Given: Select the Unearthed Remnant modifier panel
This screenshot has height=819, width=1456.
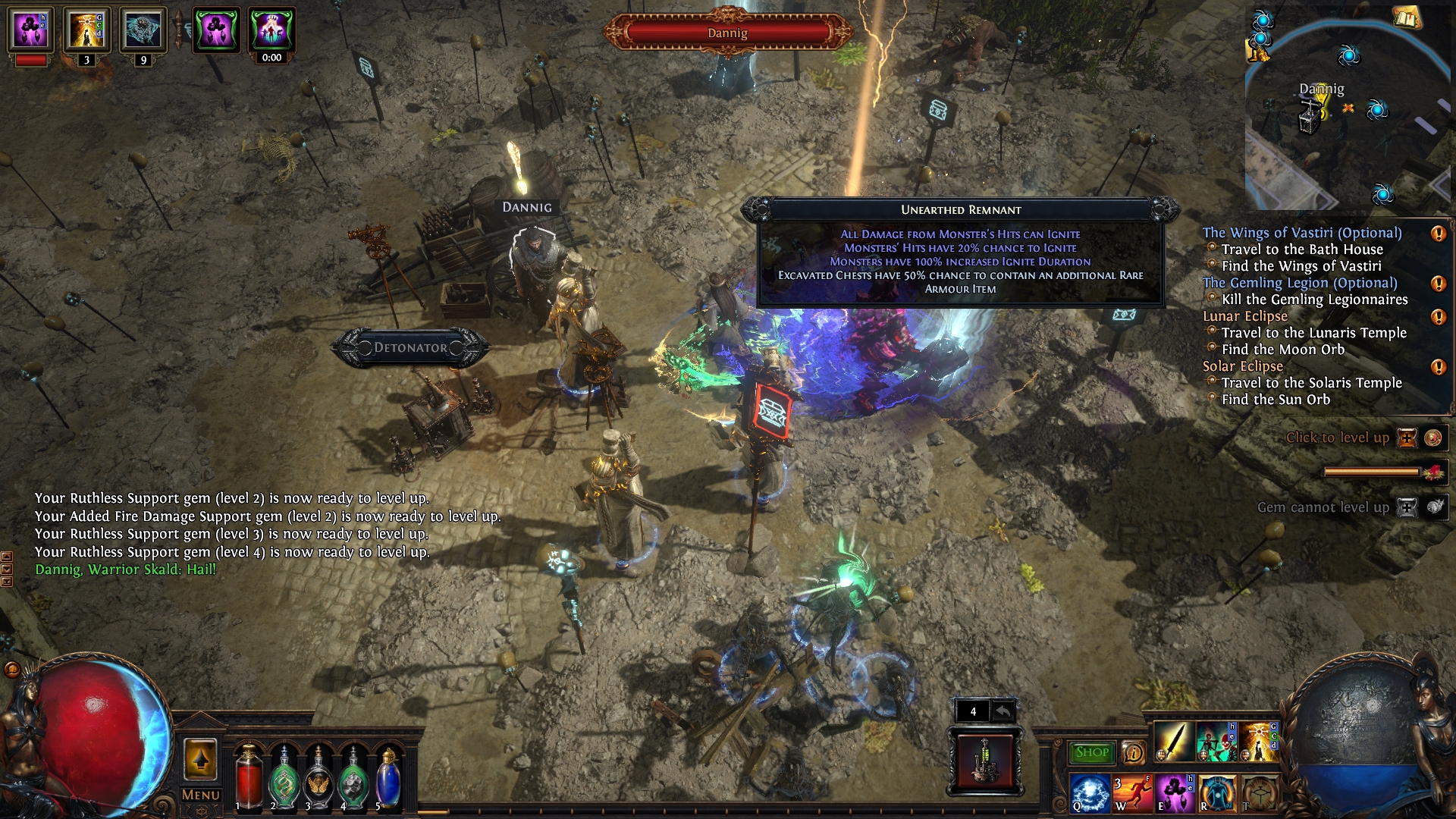Looking at the screenshot, I should 960,254.
